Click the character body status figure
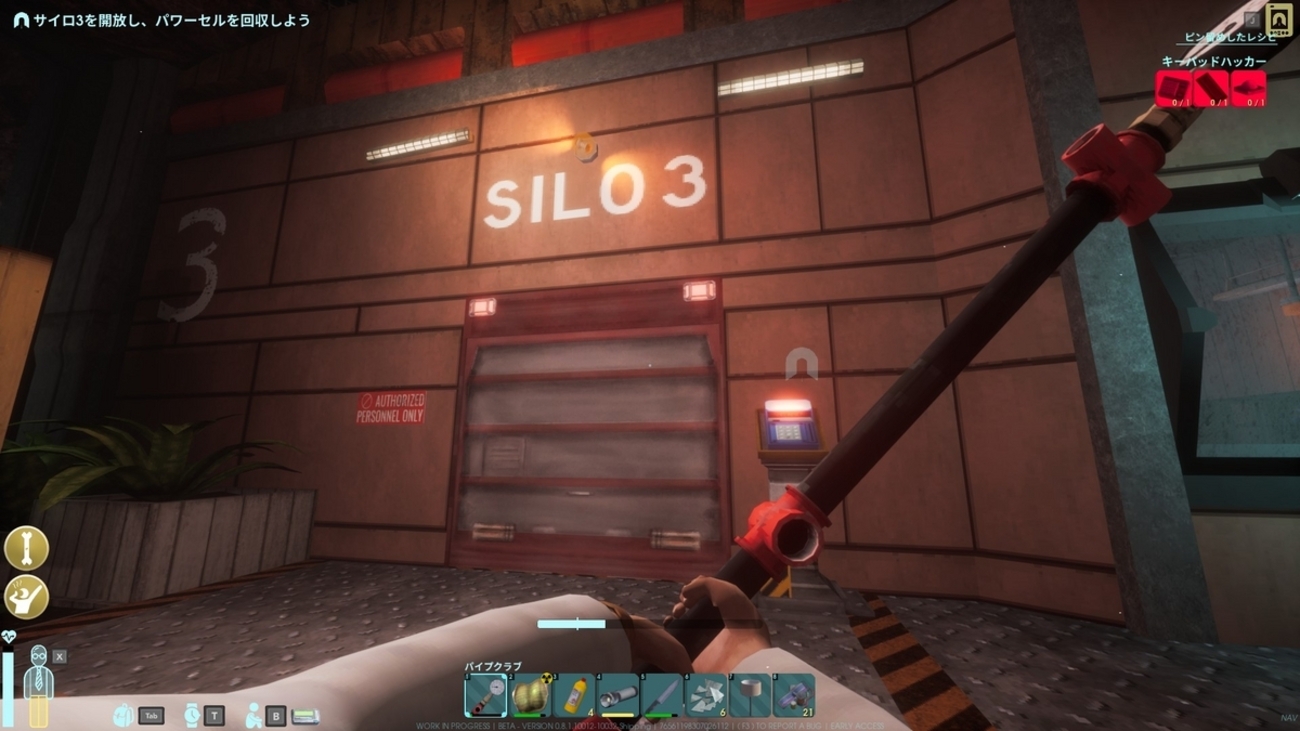 click(x=37, y=685)
